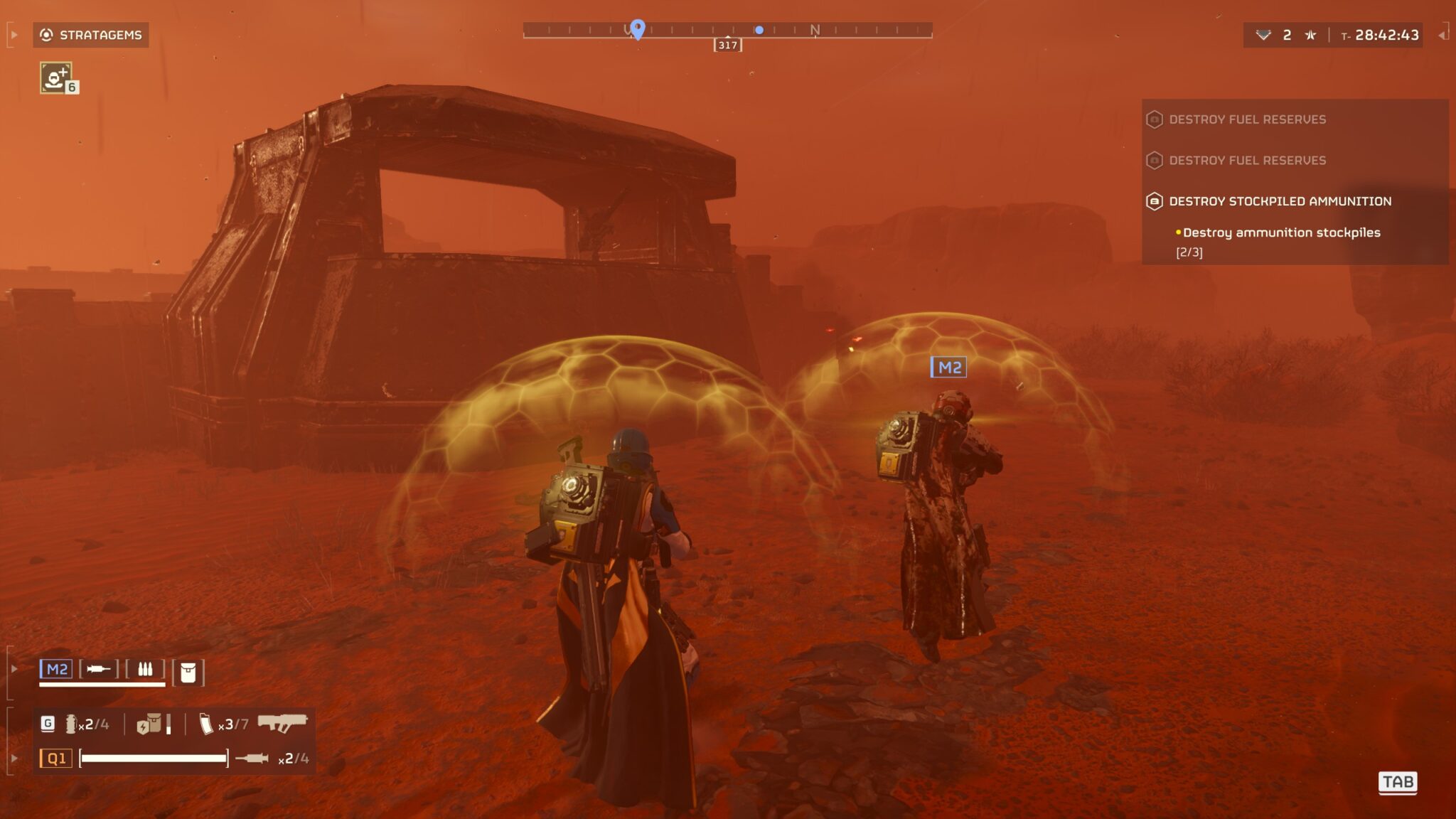Select the Reinforce stratagem icon
The height and width of the screenshot is (819, 1456).
click(55, 77)
